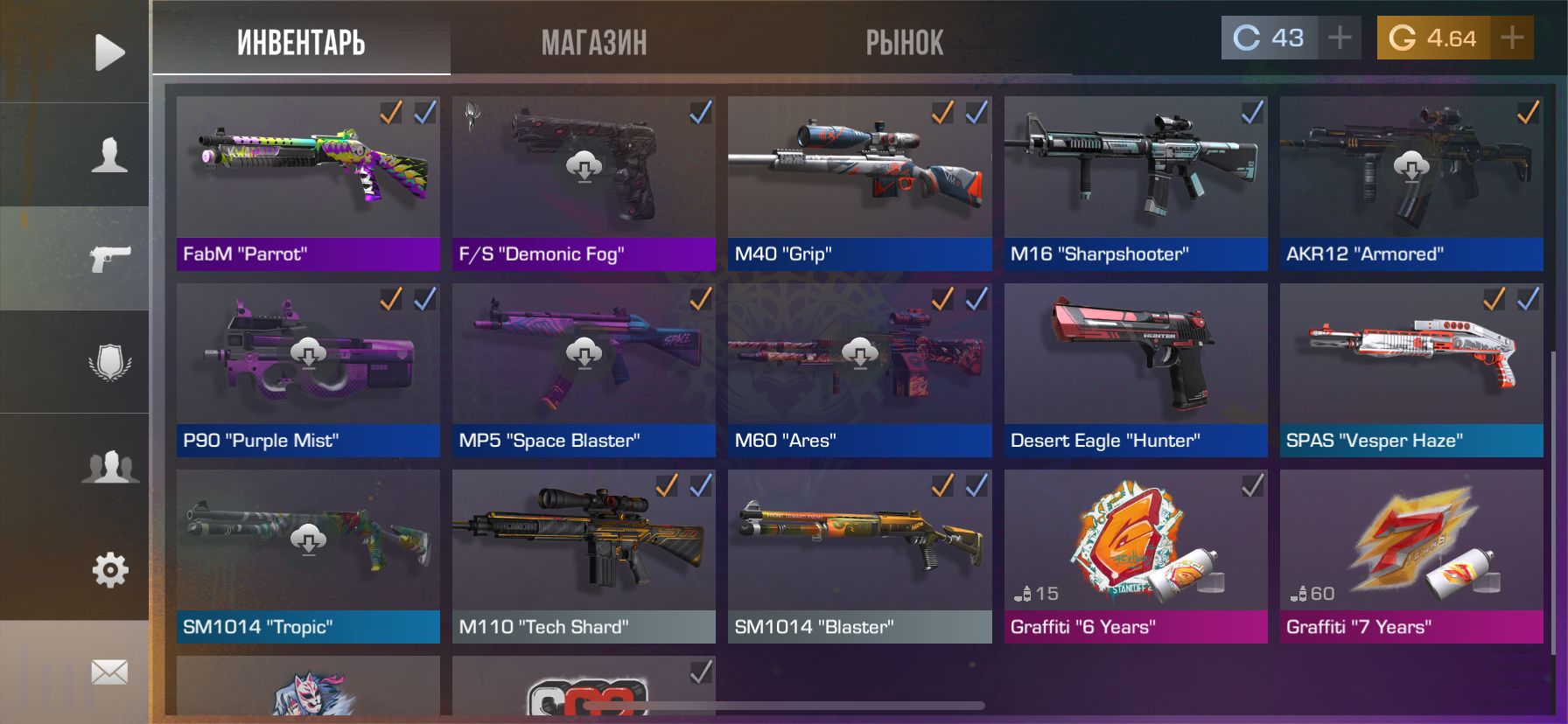
Task: Select the FabM "Parrot" skin
Action: click(x=308, y=183)
